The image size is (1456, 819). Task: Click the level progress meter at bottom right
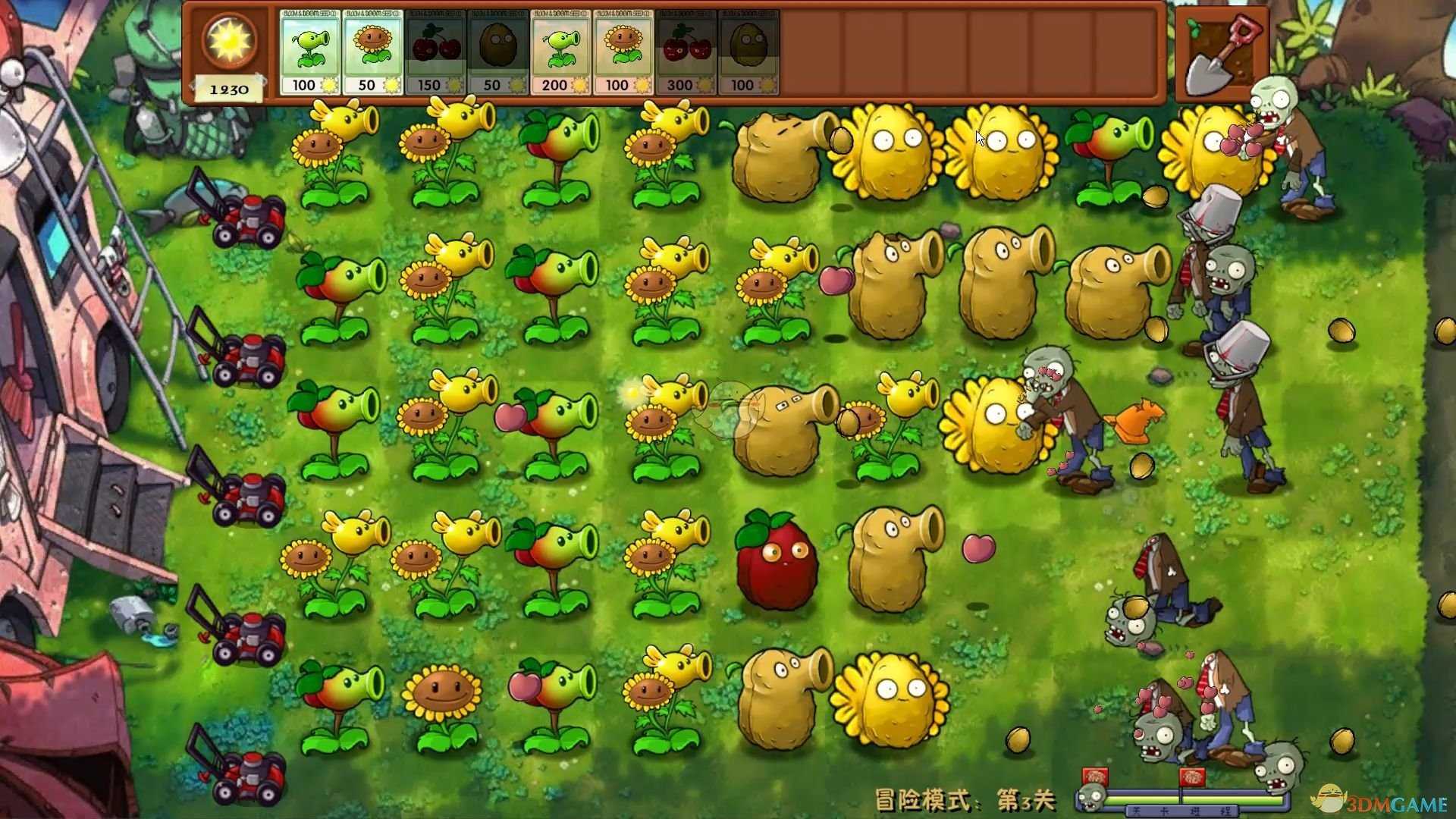pos(1183,798)
